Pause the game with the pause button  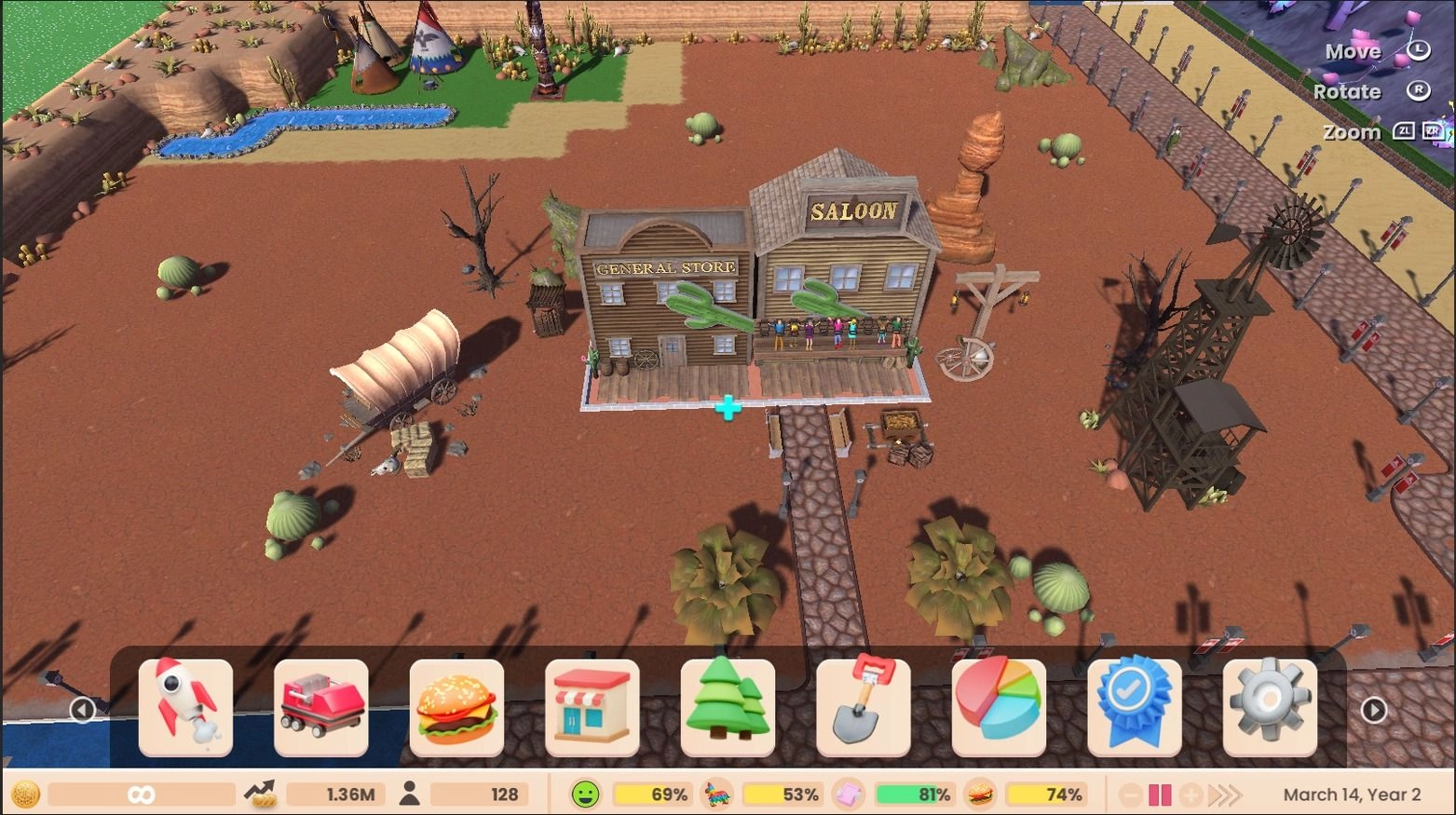point(1160,795)
